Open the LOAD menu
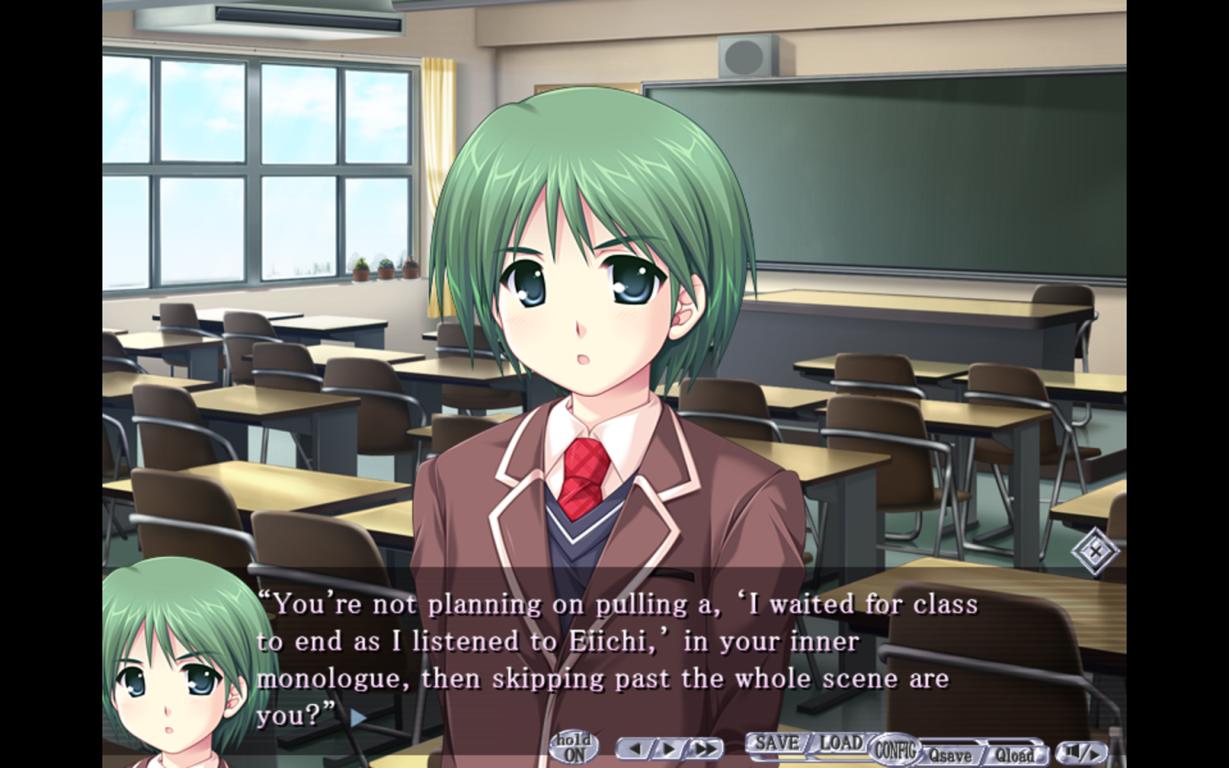The height and width of the screenshot is (768, 1229). [x=841, y=744]
